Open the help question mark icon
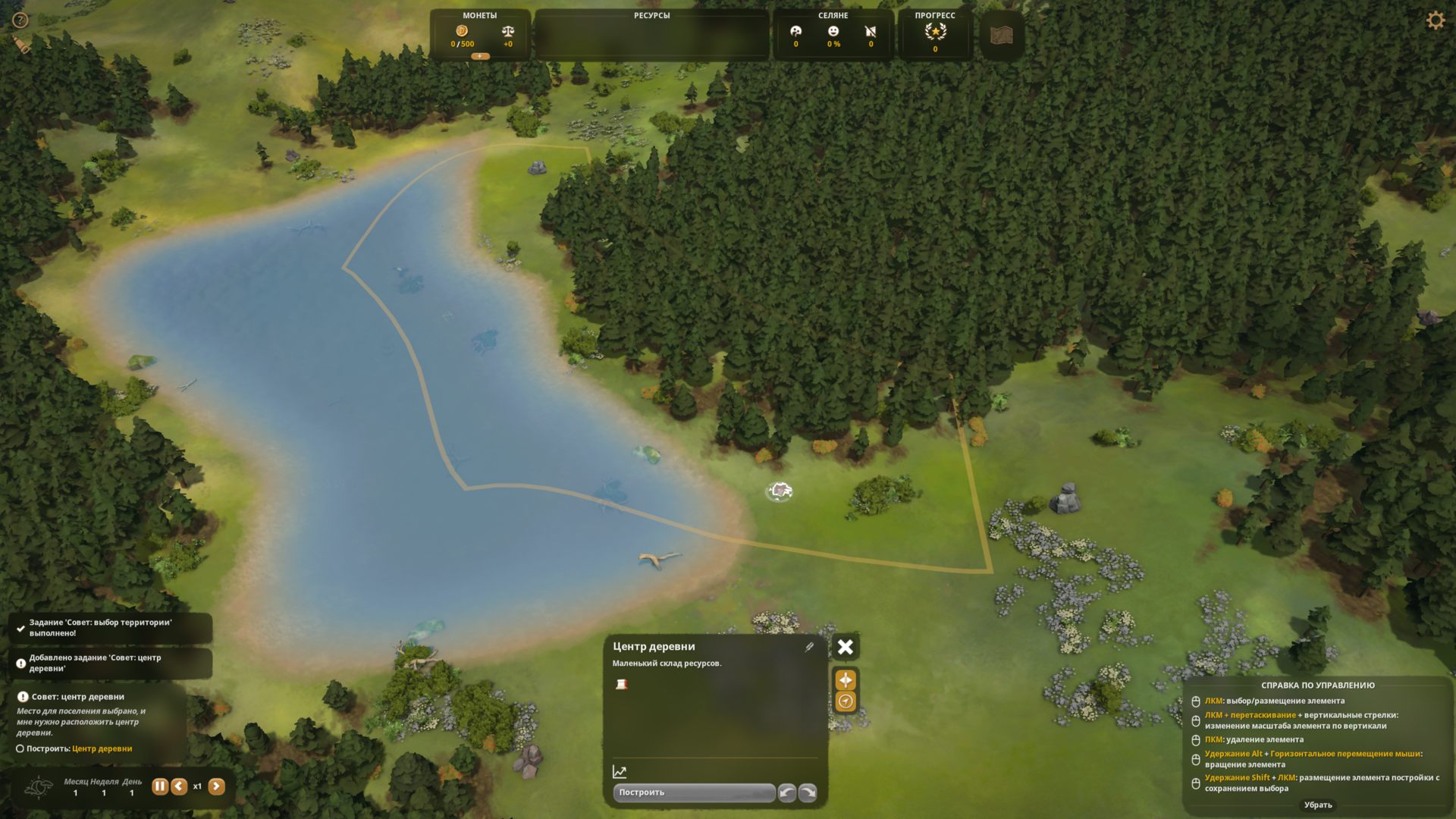The image size is (1456, 819). [20, 20]
